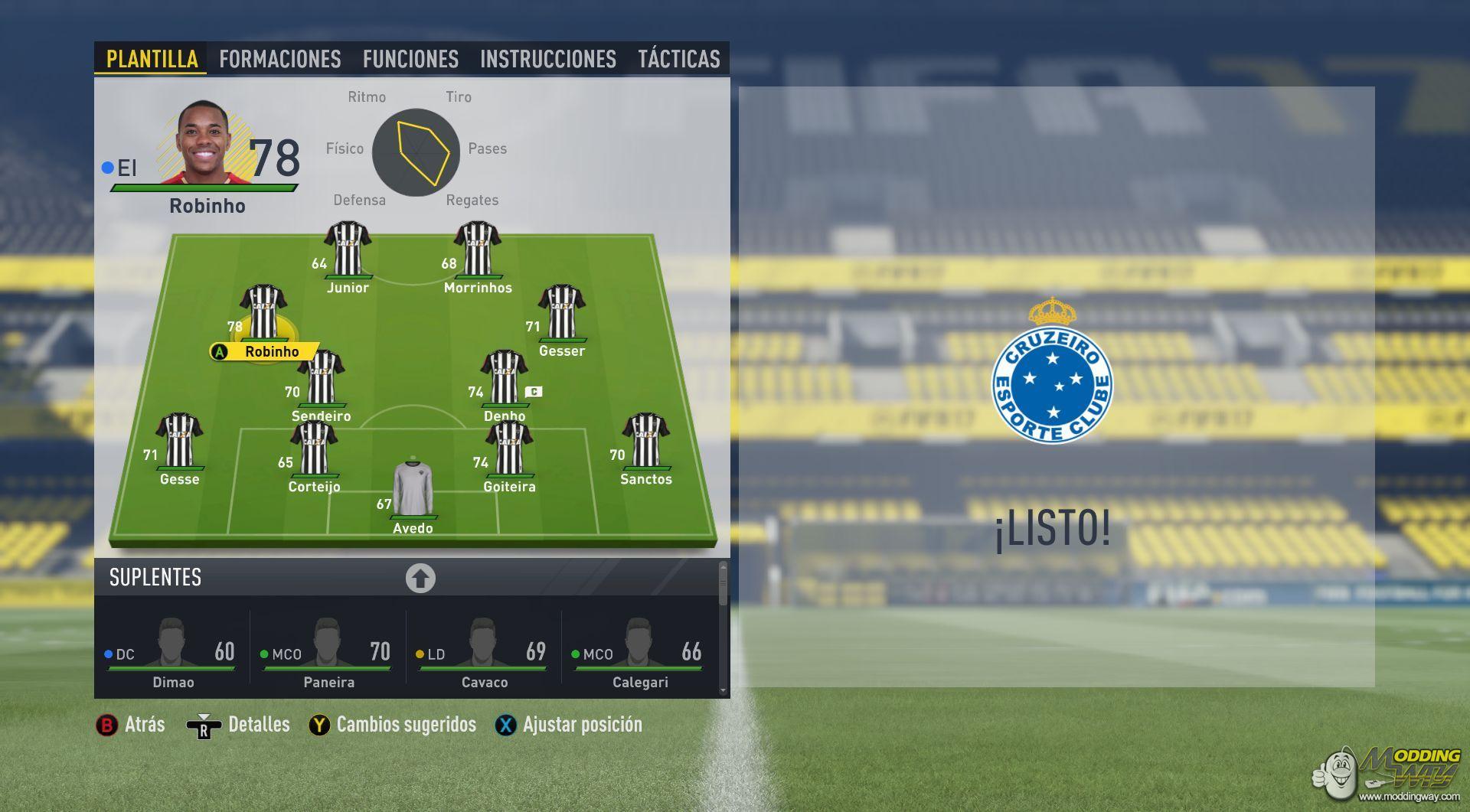
Task: Select right back Sanctos
Action: tap(646, 442)
